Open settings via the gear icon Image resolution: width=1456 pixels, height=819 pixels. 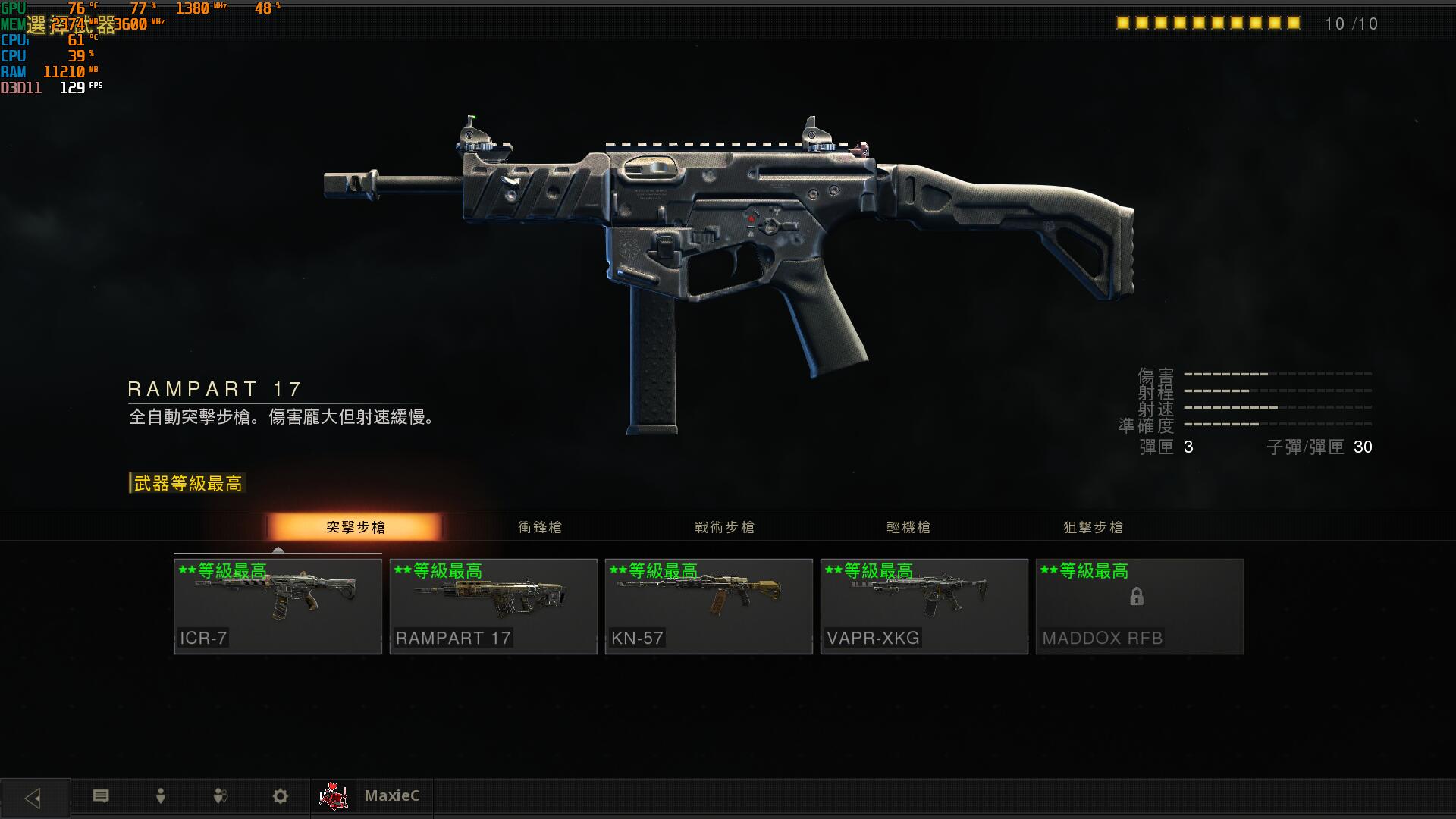point(281,795)
